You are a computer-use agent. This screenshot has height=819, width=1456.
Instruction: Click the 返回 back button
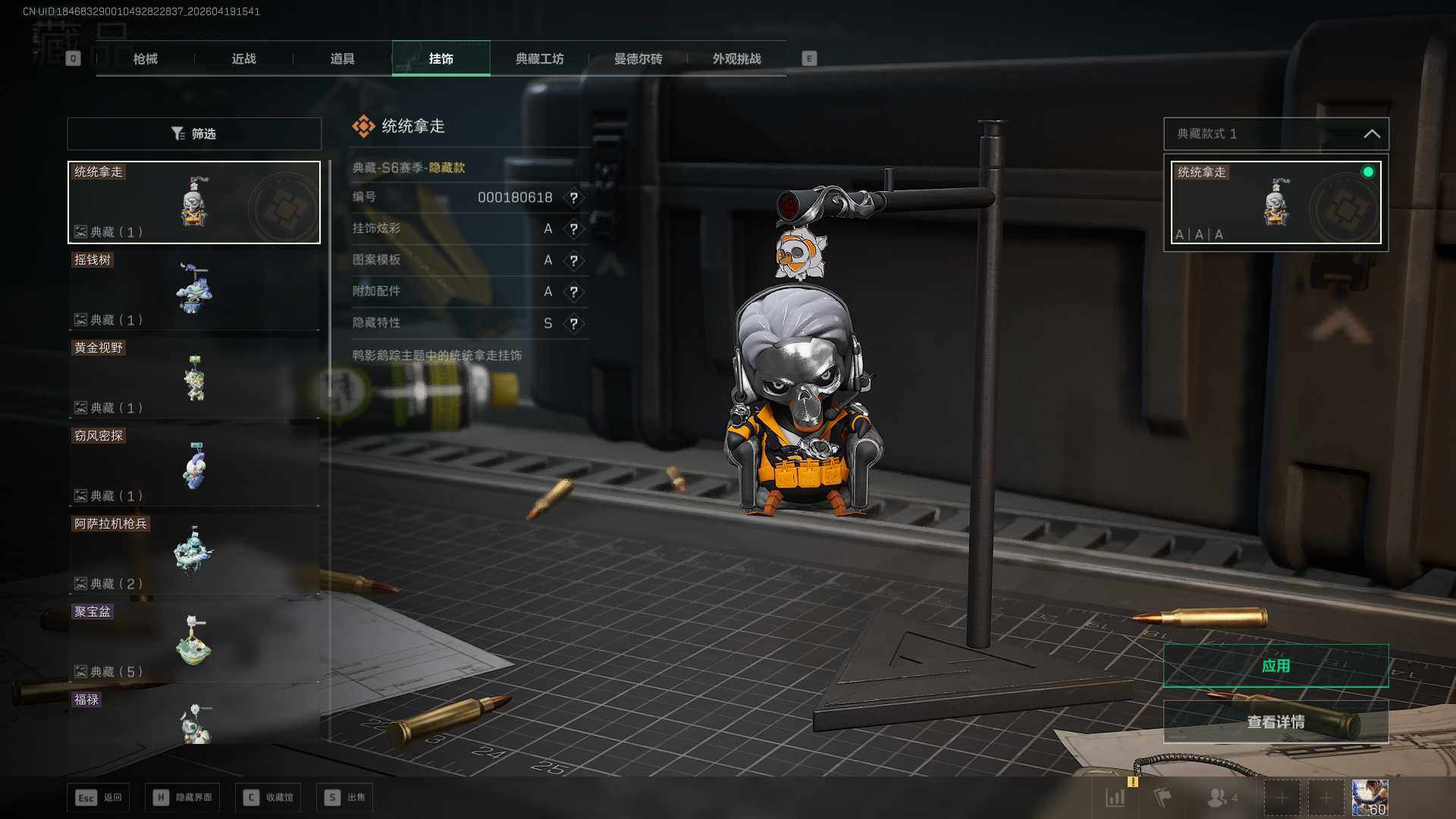(99, 797)
